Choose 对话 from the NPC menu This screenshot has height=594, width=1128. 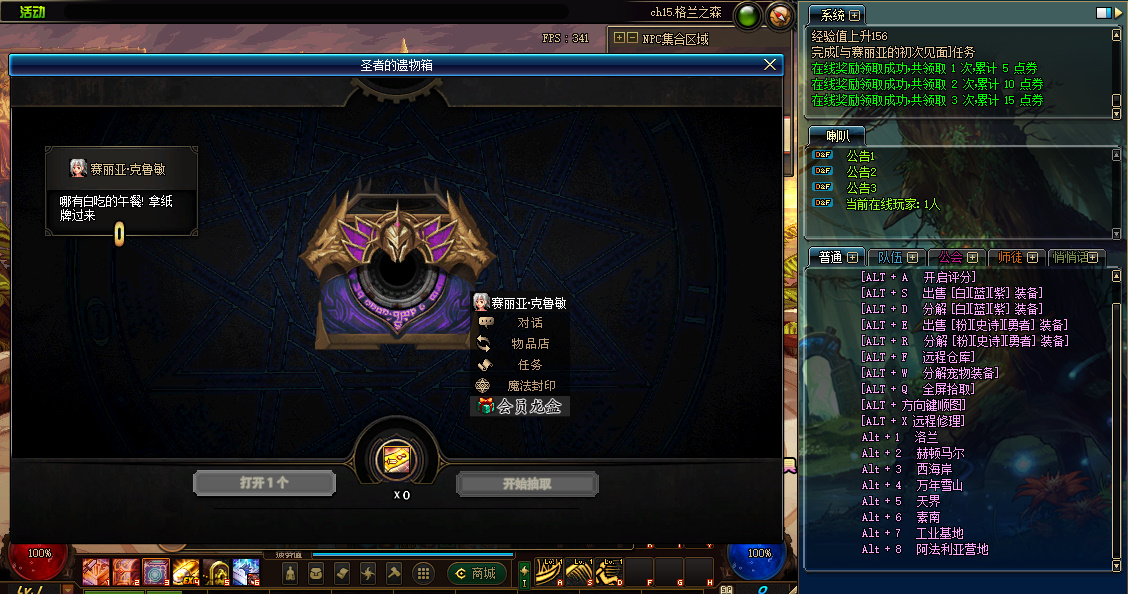(x=530, y=323)
